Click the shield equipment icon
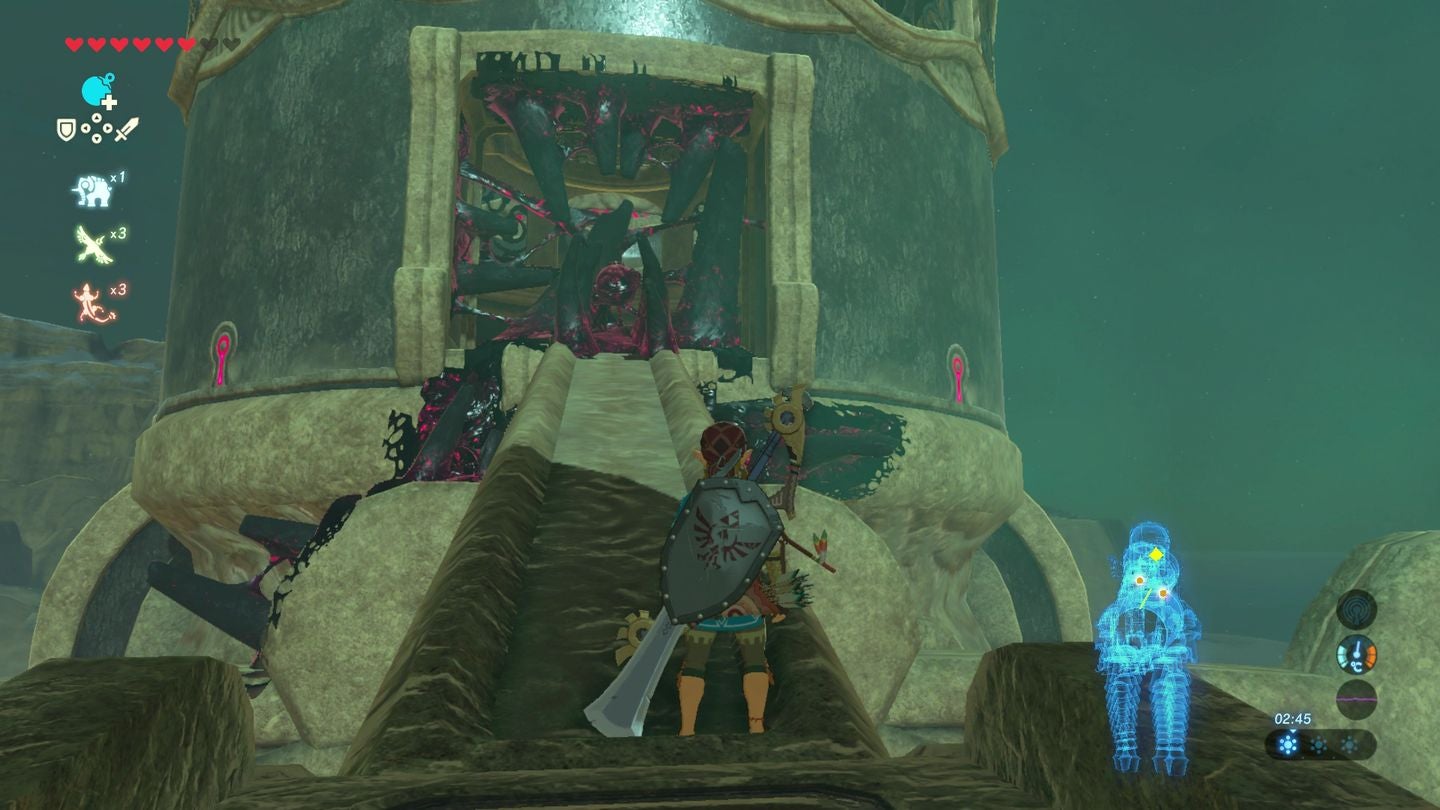Image resolution: width=1440 pixels, height=810 pixels. coord(66,129)
